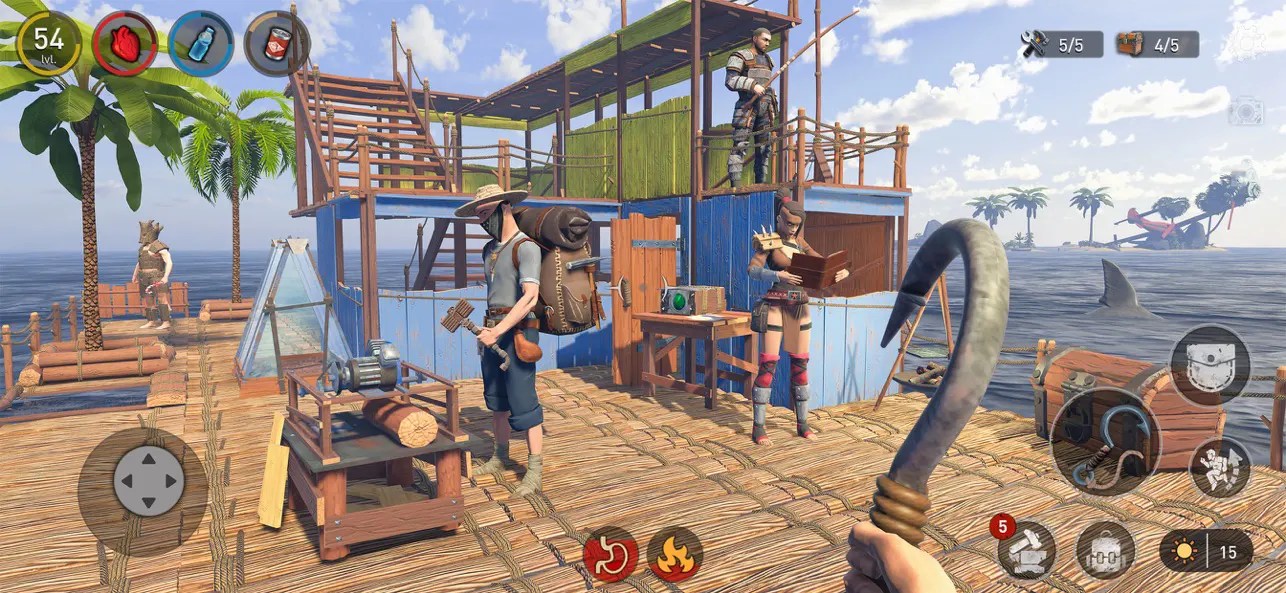Open the backpack inventory
Viewport: 1286px width, 593px height.
coord(1105,551)
